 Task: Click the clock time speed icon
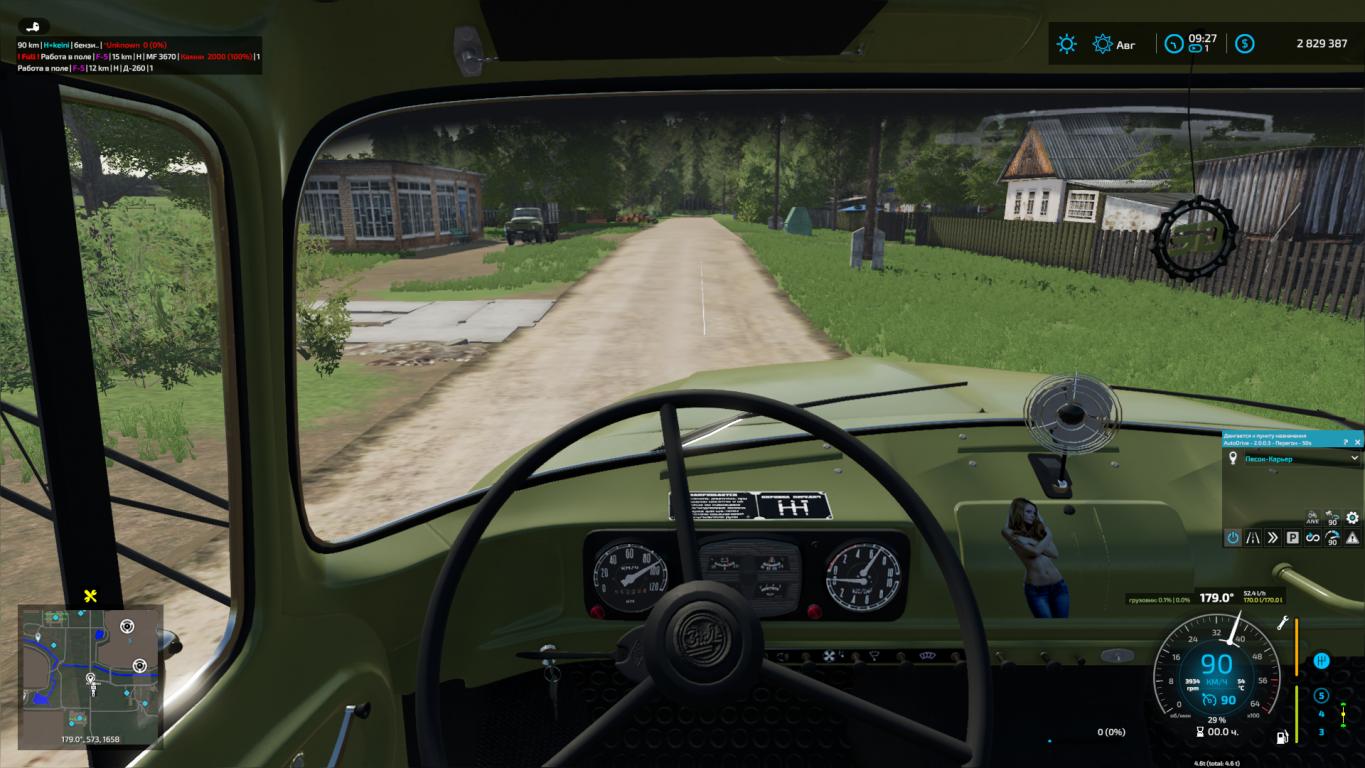[x=1172, y=44]
